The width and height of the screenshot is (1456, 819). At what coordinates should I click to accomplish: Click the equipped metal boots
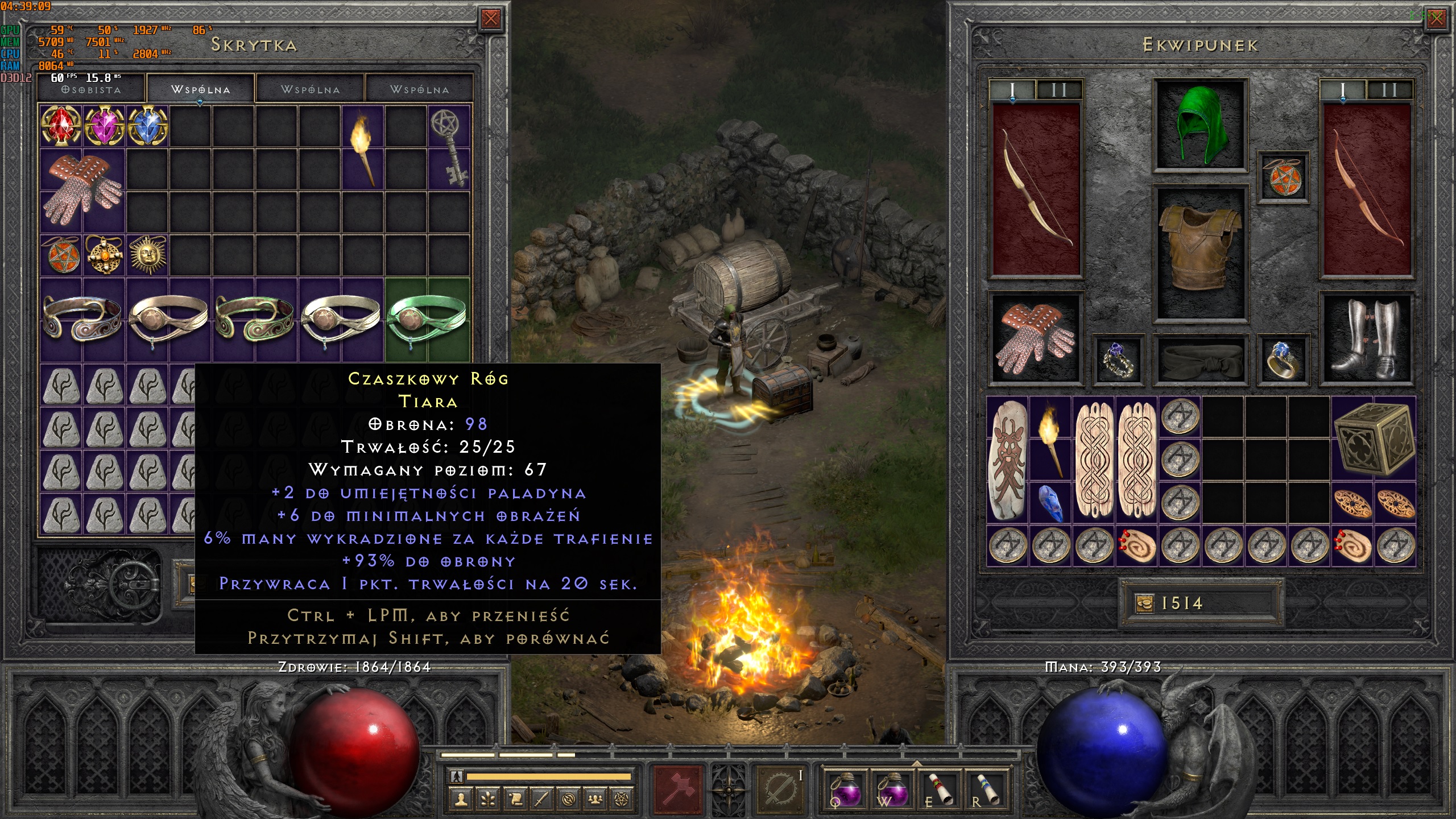1367,340
